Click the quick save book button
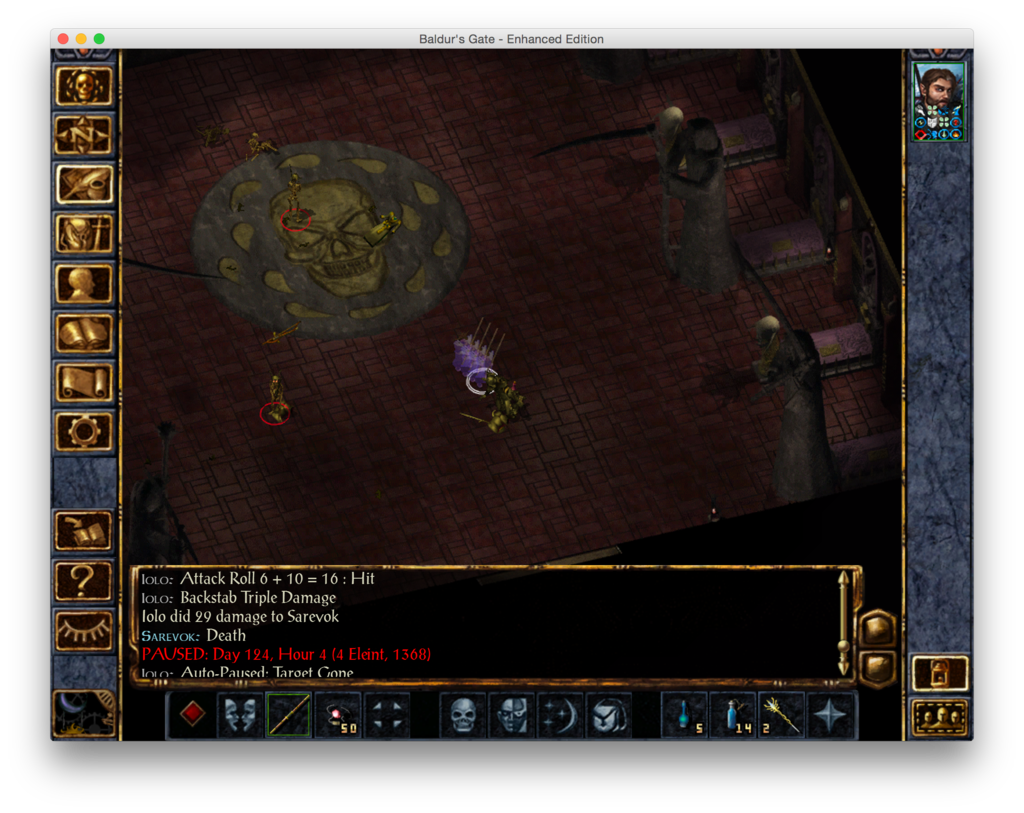This screenshot has height=813, width=1024. click(84, 530)
